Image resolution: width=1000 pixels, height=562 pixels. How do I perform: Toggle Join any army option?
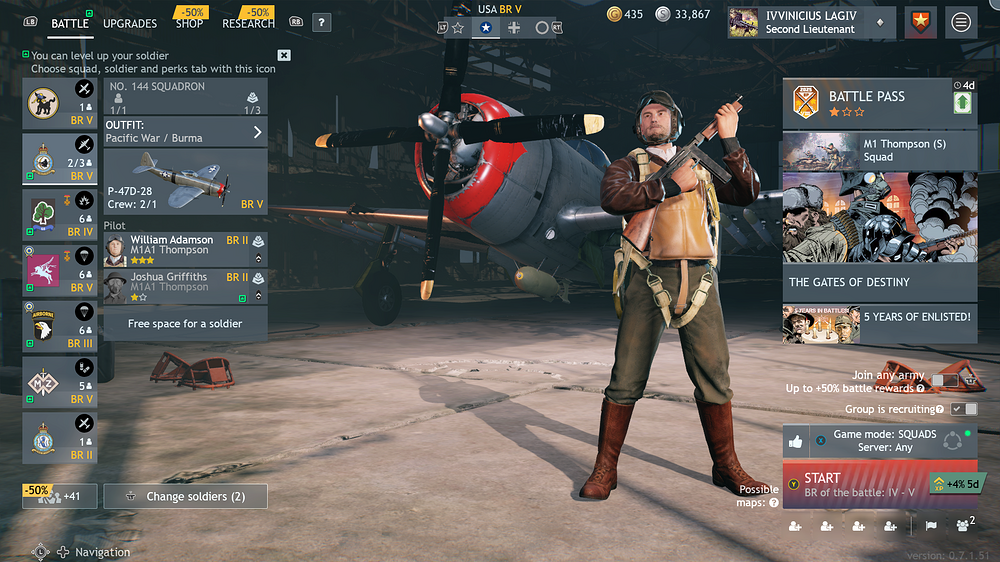(944, 381)
